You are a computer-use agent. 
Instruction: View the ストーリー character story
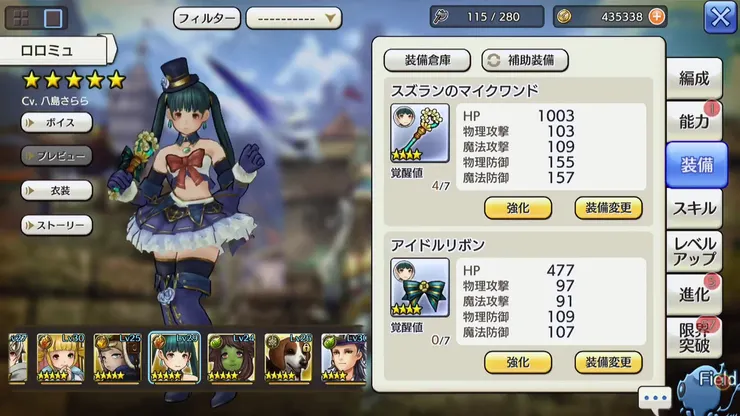tap(57, 225)
